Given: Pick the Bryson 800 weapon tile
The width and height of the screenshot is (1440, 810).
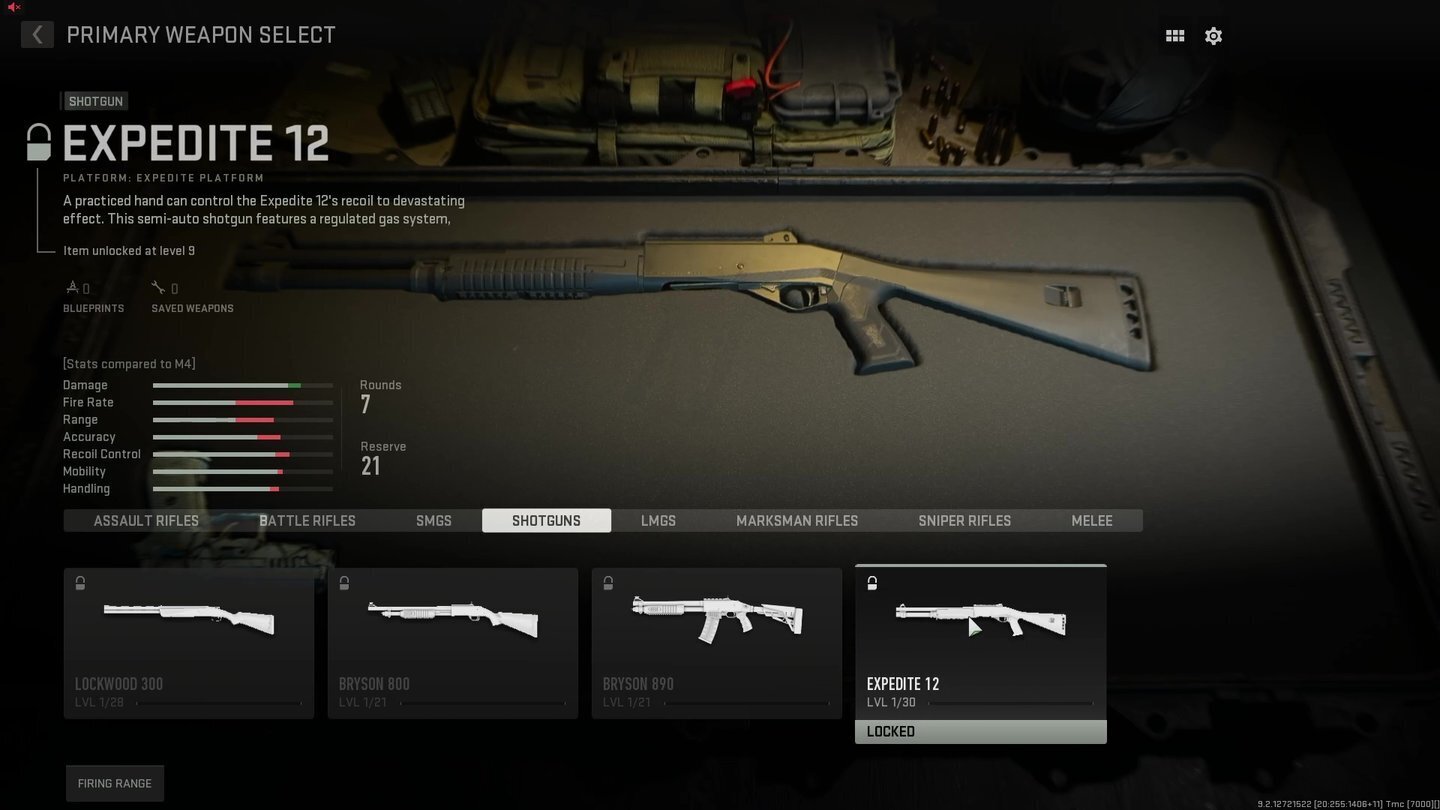Looking at the screenshot, I should 453,643.
